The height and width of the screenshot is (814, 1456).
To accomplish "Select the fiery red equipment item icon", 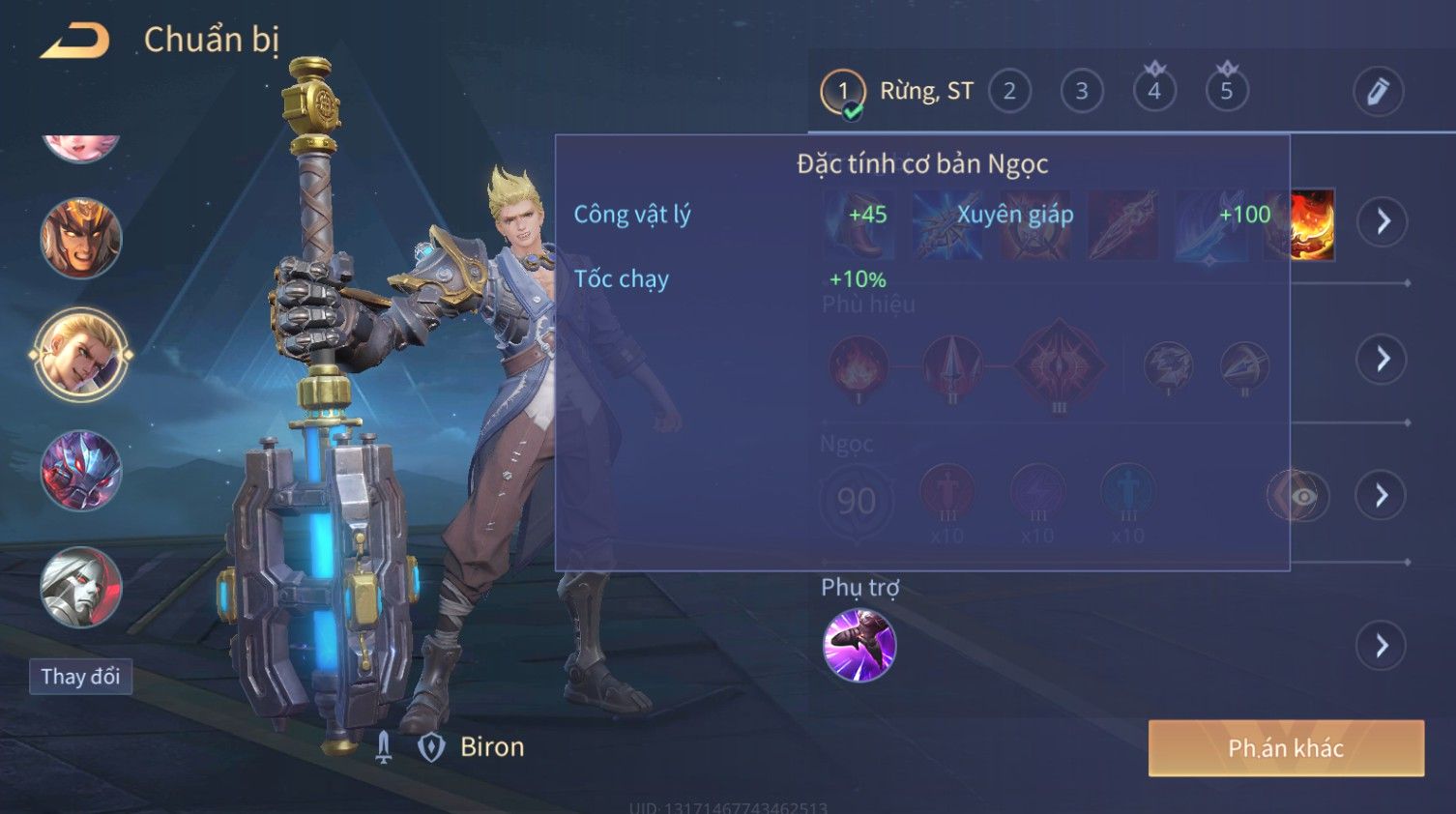I will click(x=1312, y=224).
